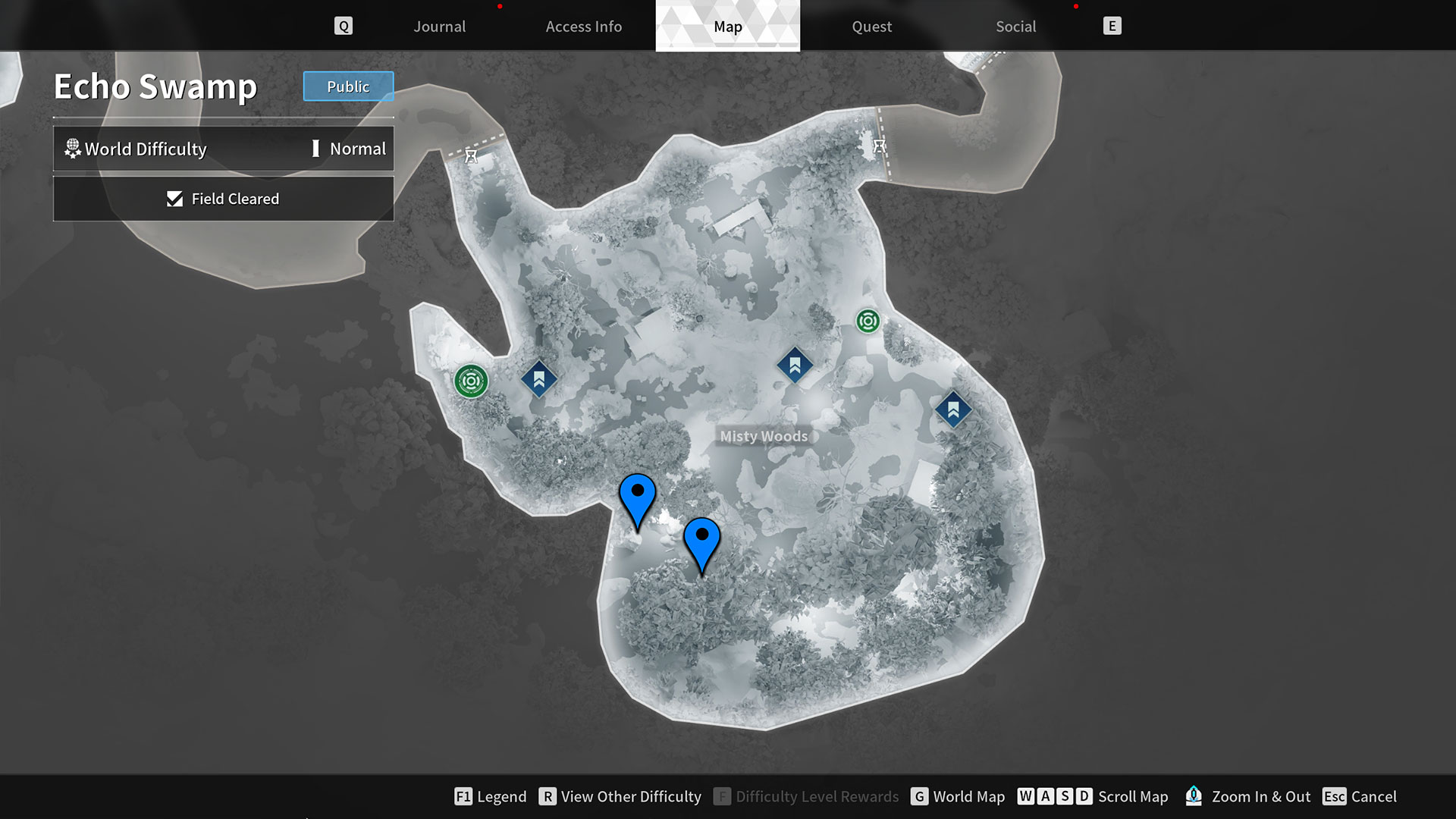
Task: Open the Journal tab
Action: [439, 26]
